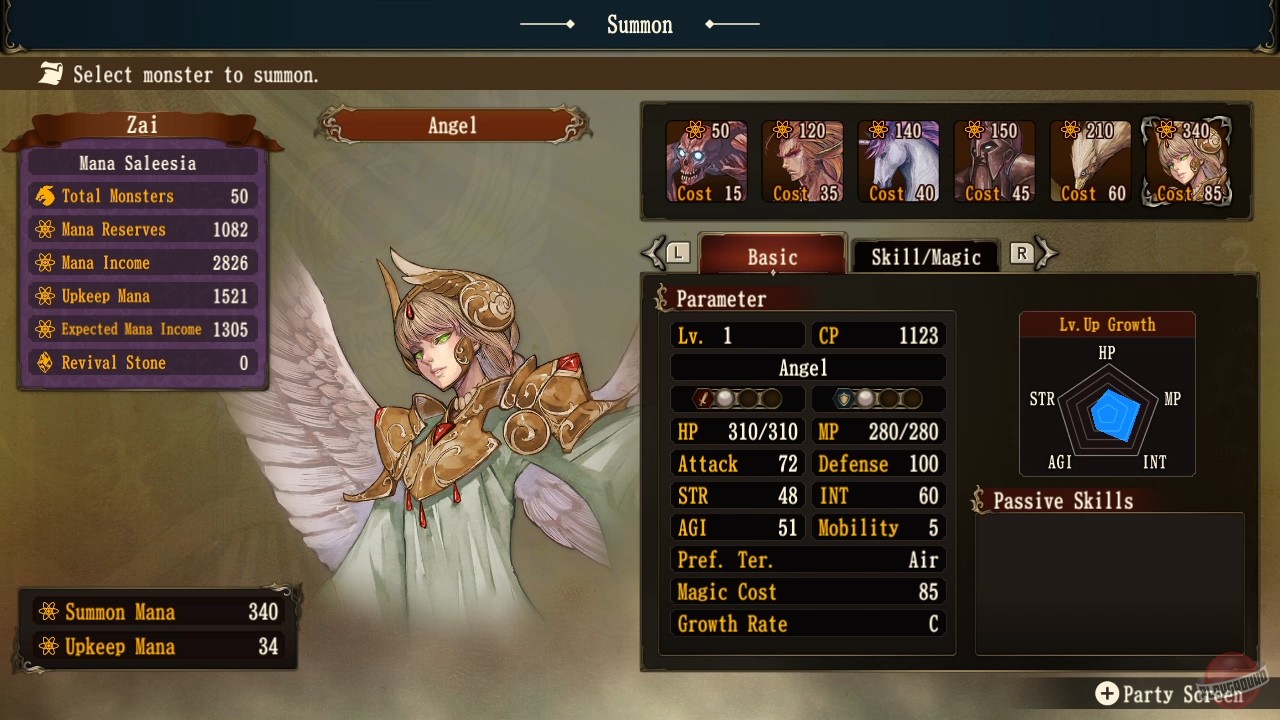Select the helmeted warrior monster costing 150
The width and height of the screenshot is (1280, 720).
994,162
